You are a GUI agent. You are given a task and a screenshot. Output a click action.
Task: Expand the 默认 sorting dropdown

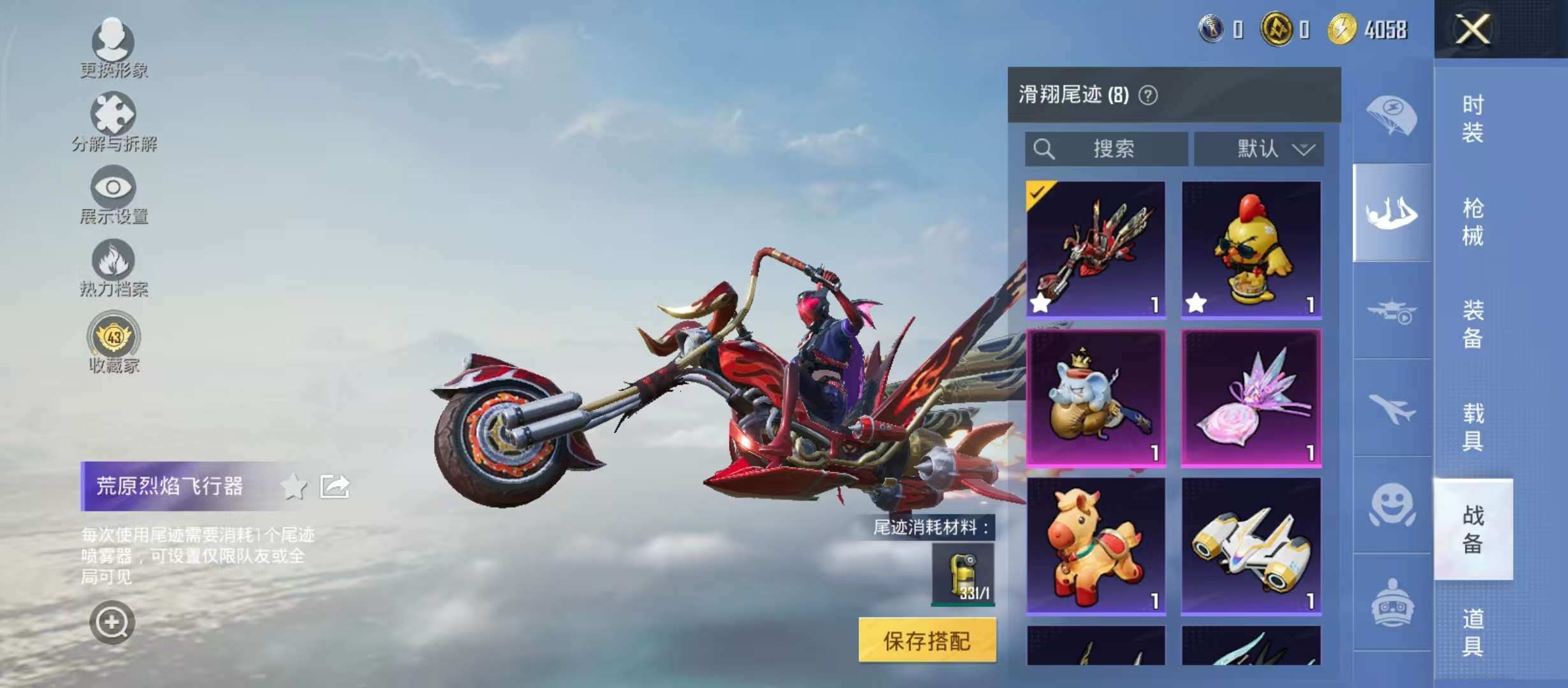click(x=1259, y=148)
